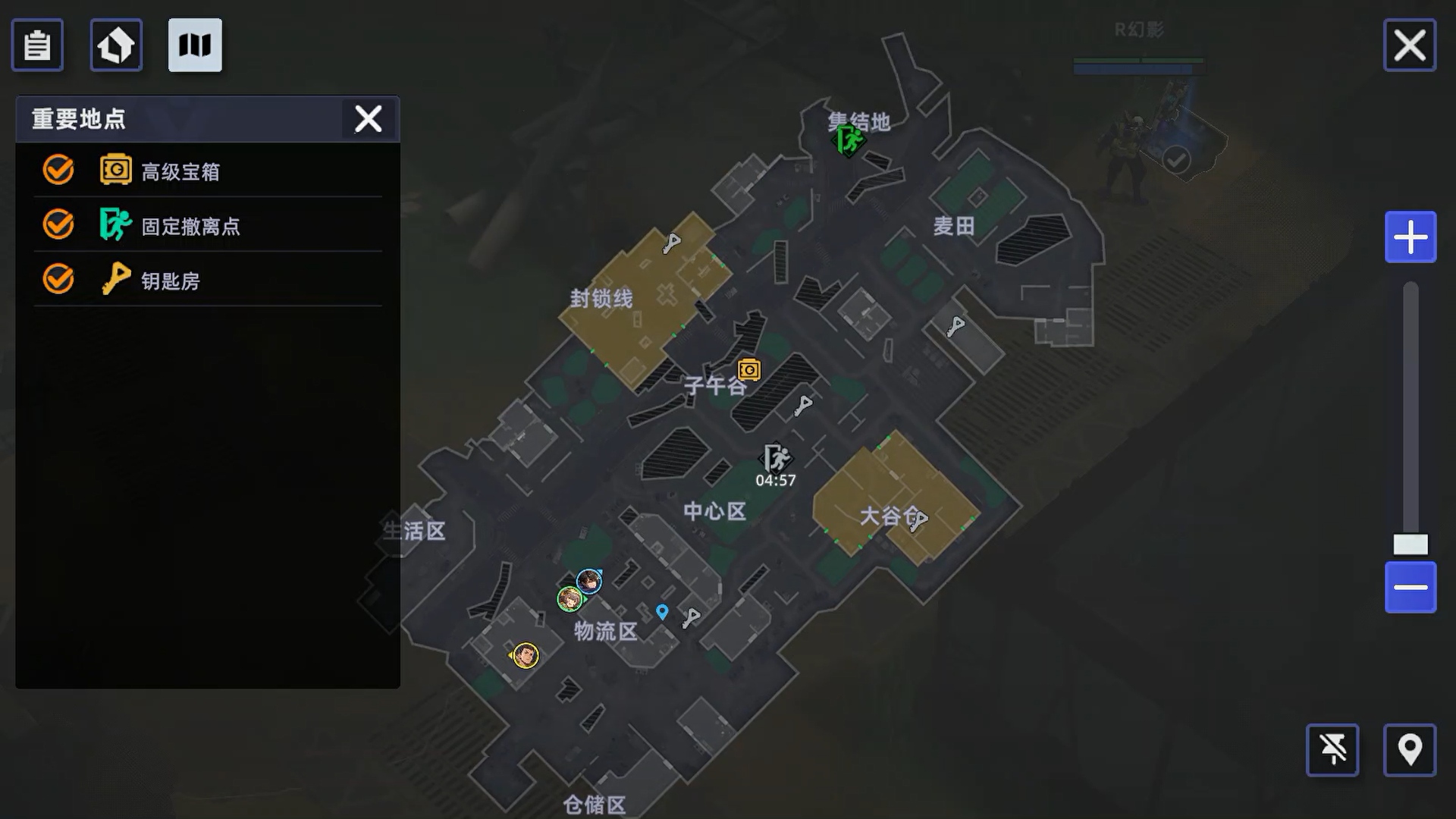
Task: Close the 重要地点 legend panel
Action: (x=369, y=119)
